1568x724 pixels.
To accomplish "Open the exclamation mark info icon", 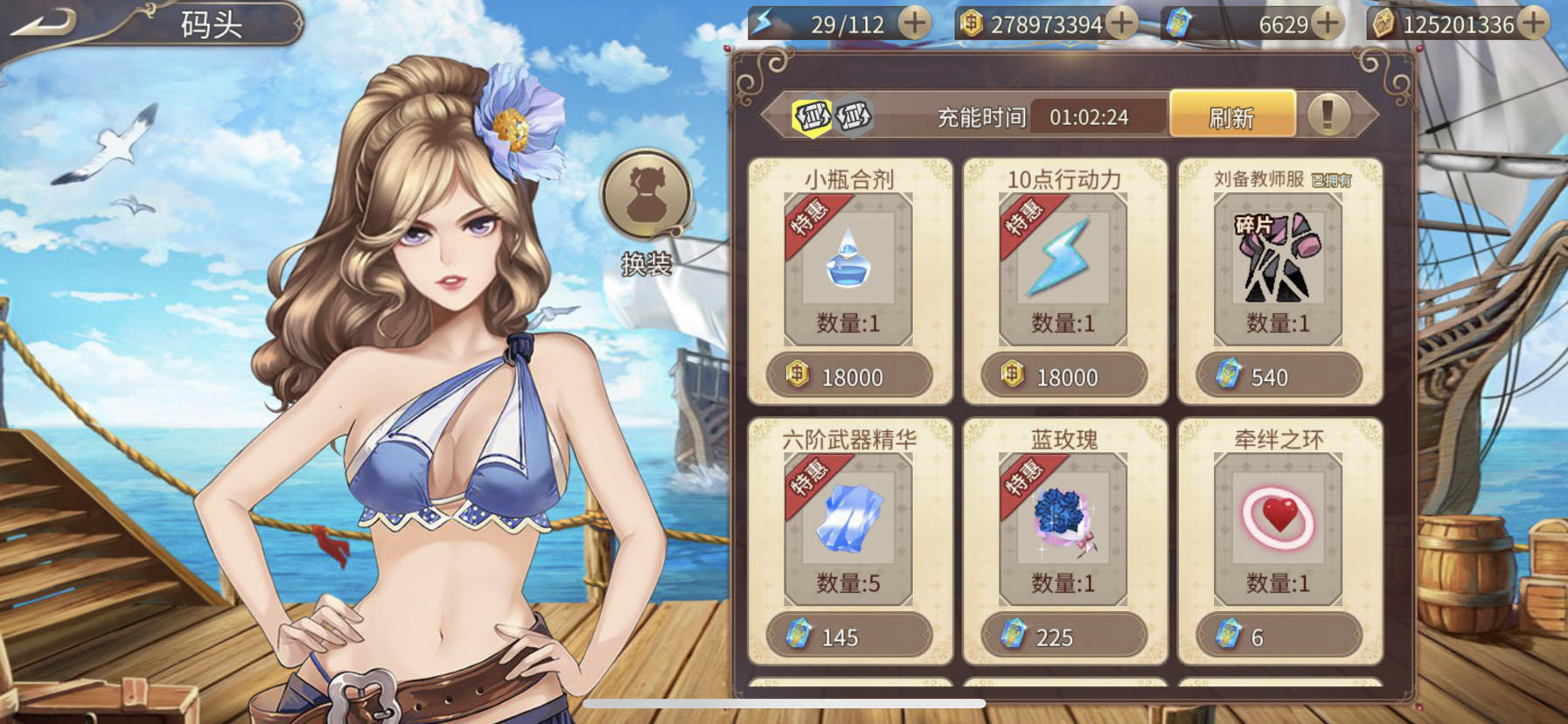I will pyautogui.click(x=1328, y=115).
